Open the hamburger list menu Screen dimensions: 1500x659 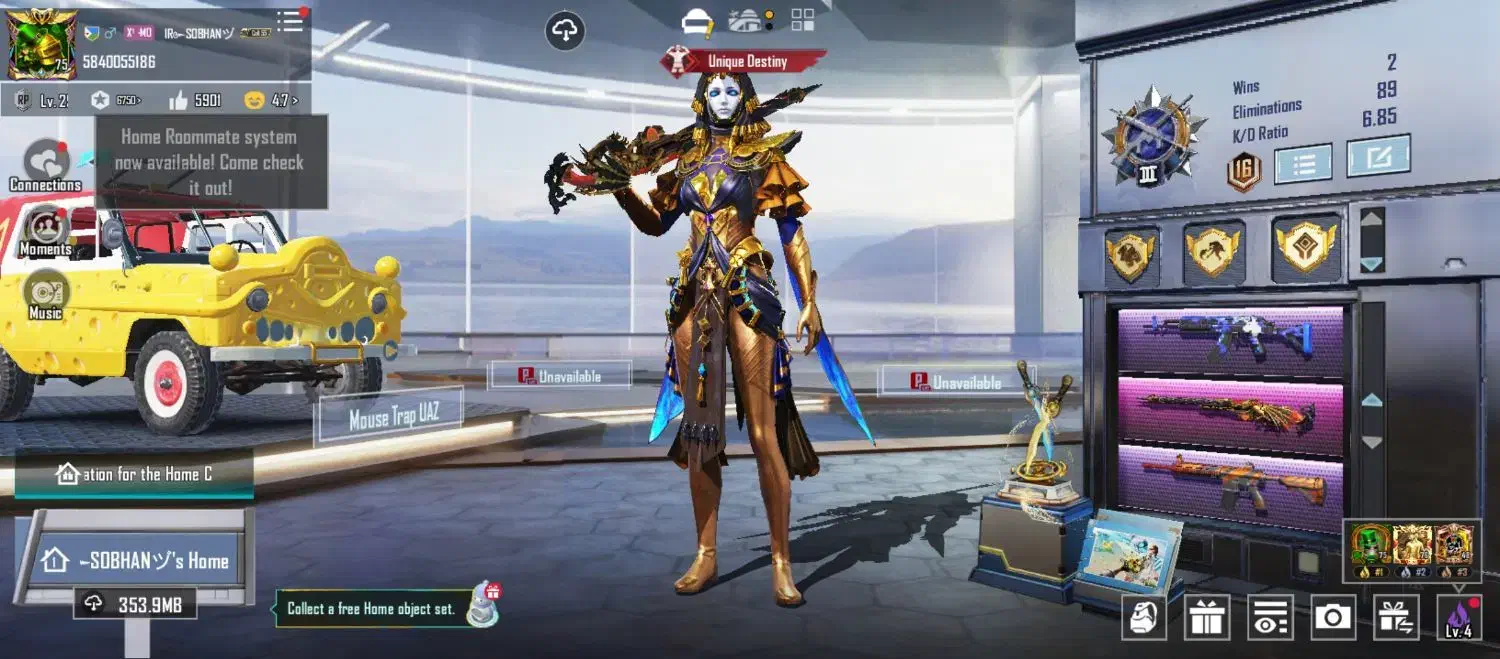[x=290, y=22]
